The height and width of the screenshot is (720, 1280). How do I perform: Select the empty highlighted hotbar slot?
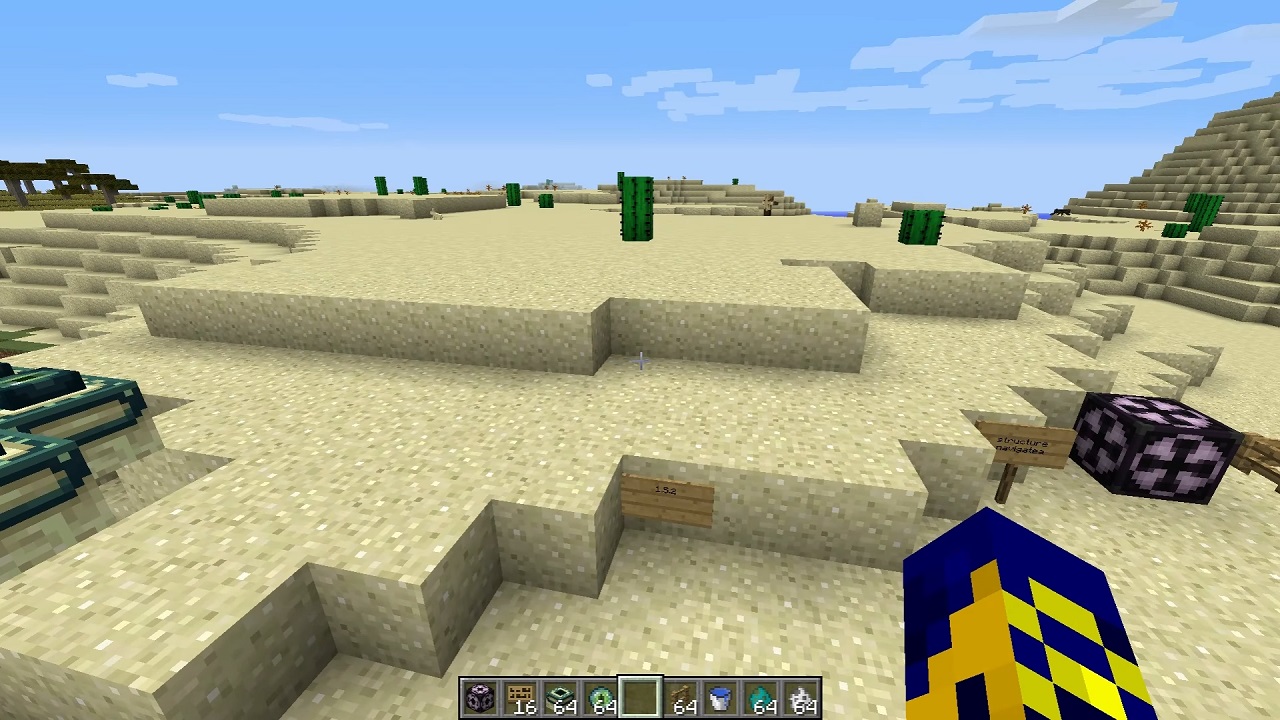coord(640,698)
